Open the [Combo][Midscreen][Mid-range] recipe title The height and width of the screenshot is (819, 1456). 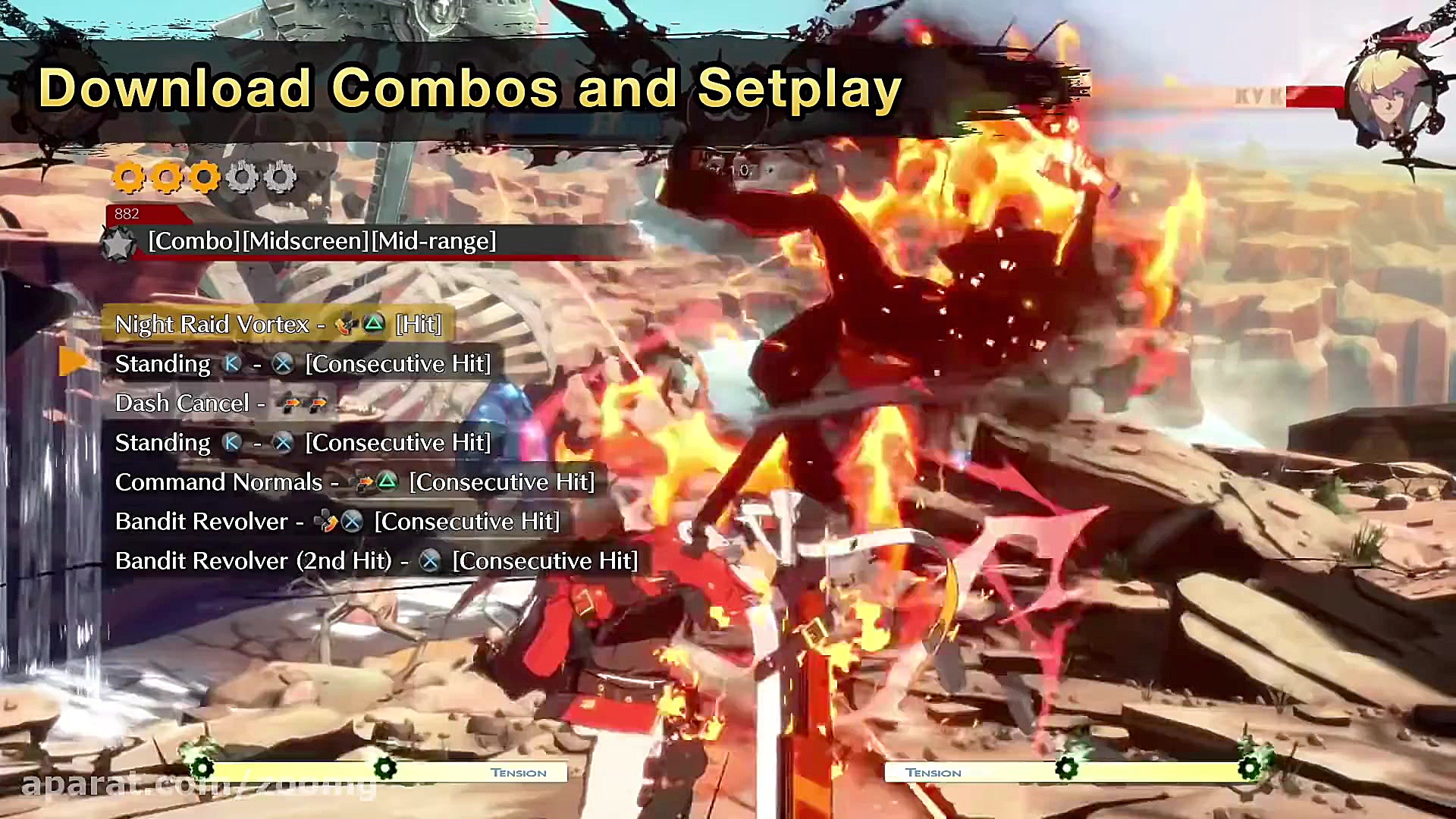322,241
